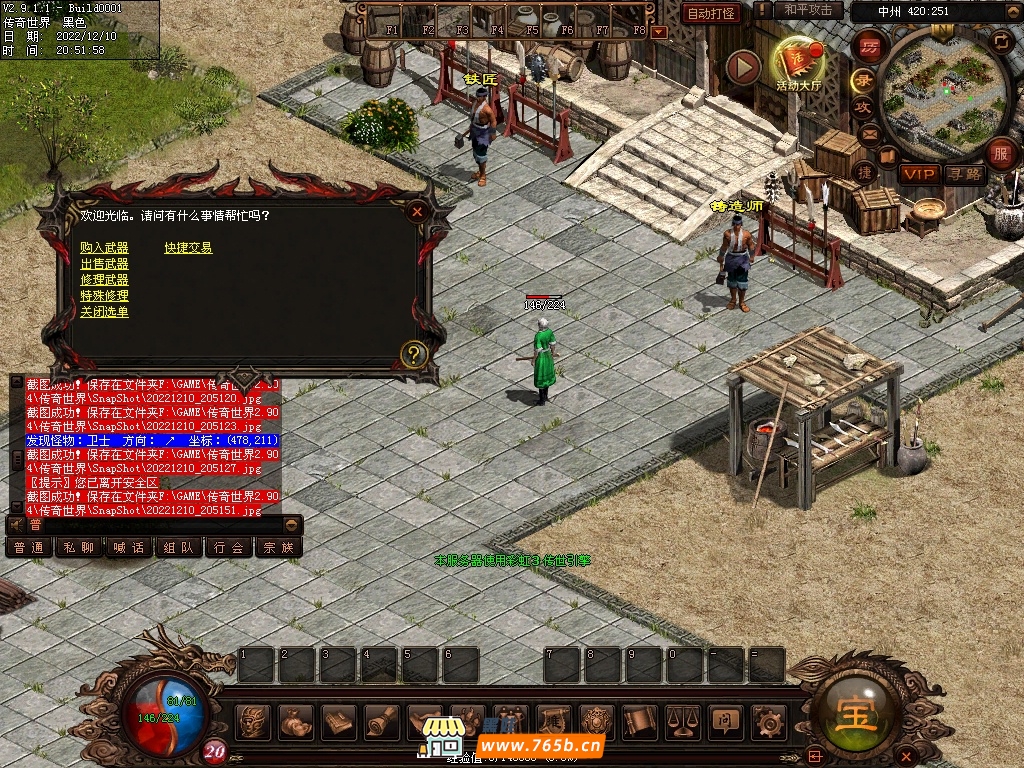
Task: Switch to the 私聊 chat channel
Action: 79,547
